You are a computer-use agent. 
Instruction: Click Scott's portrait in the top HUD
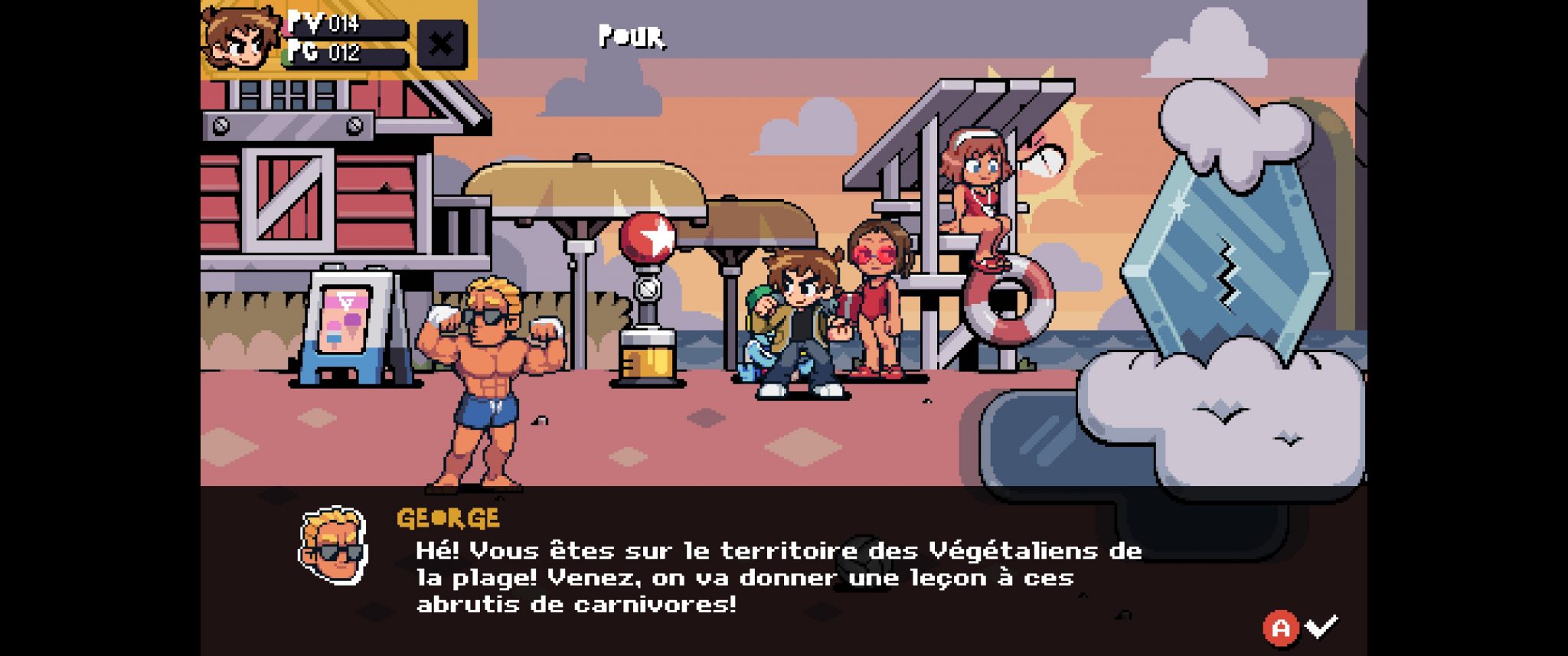coord(240,38)
